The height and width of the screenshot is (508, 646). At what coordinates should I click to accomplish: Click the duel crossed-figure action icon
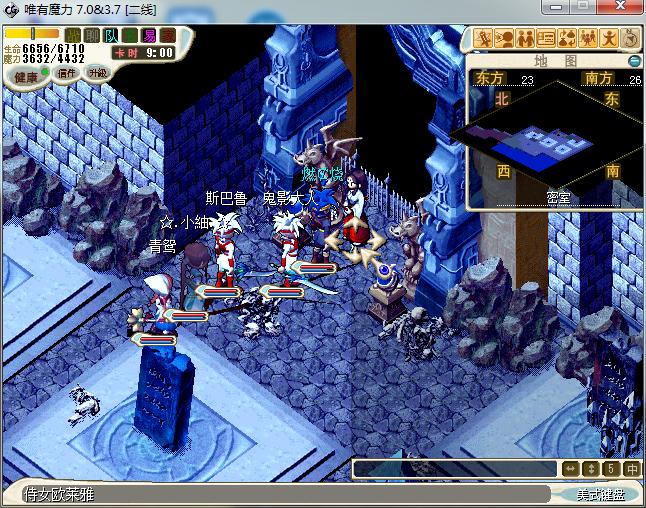[x=484, y=39]
